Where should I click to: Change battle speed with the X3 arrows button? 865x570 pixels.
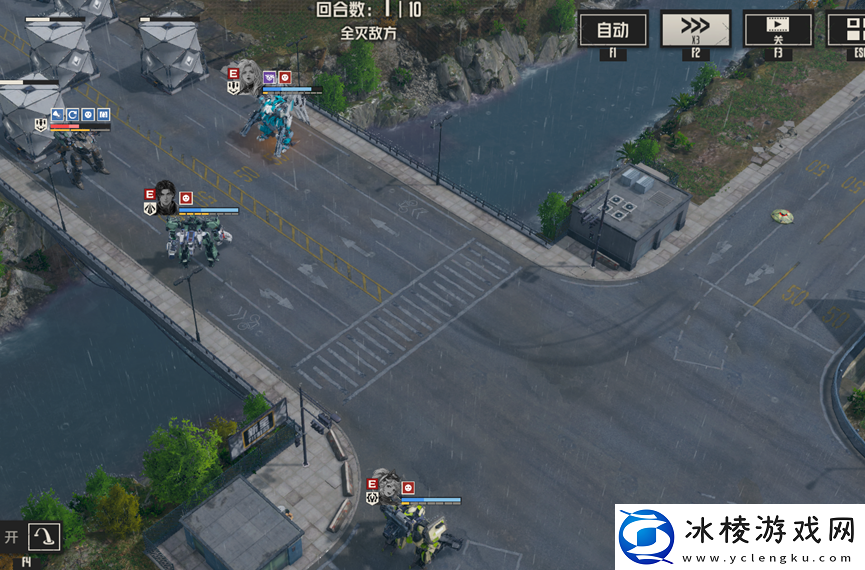695,29
